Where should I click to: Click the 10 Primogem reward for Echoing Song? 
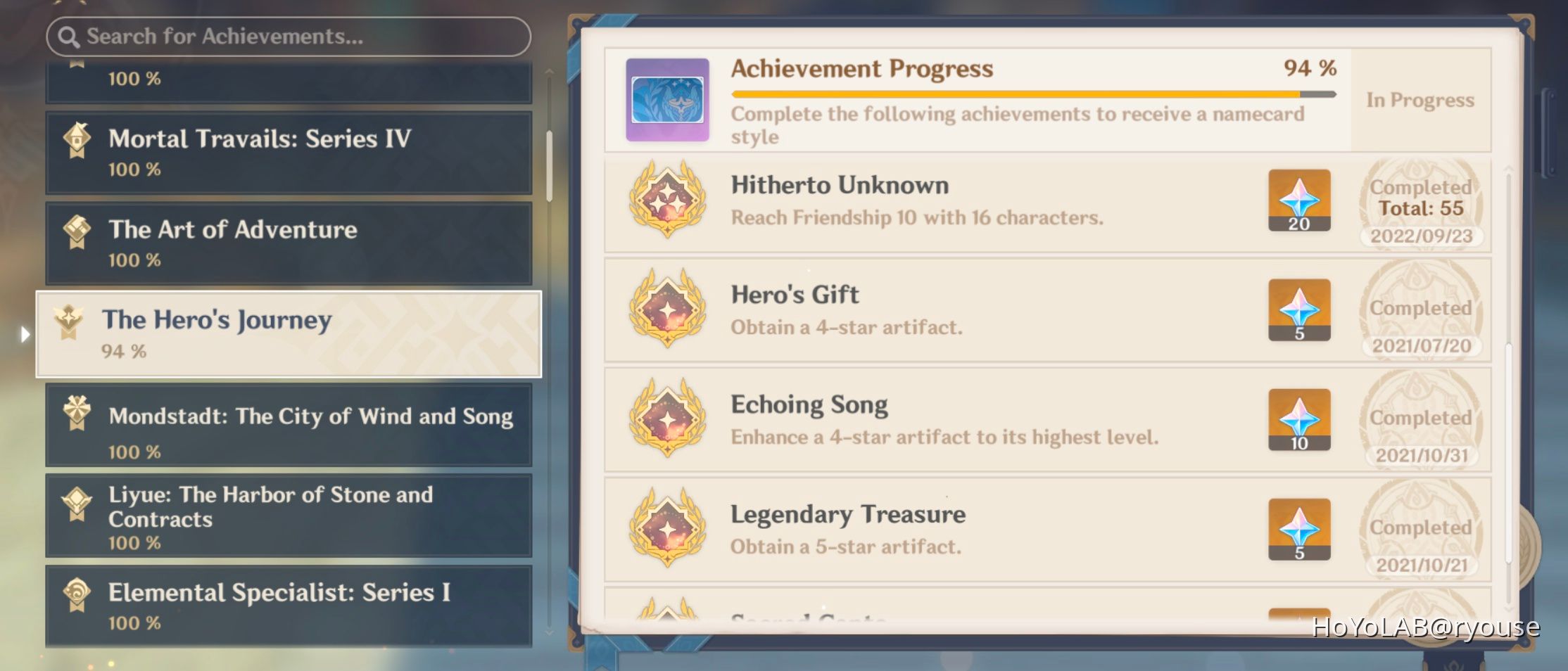point(1298,420)
